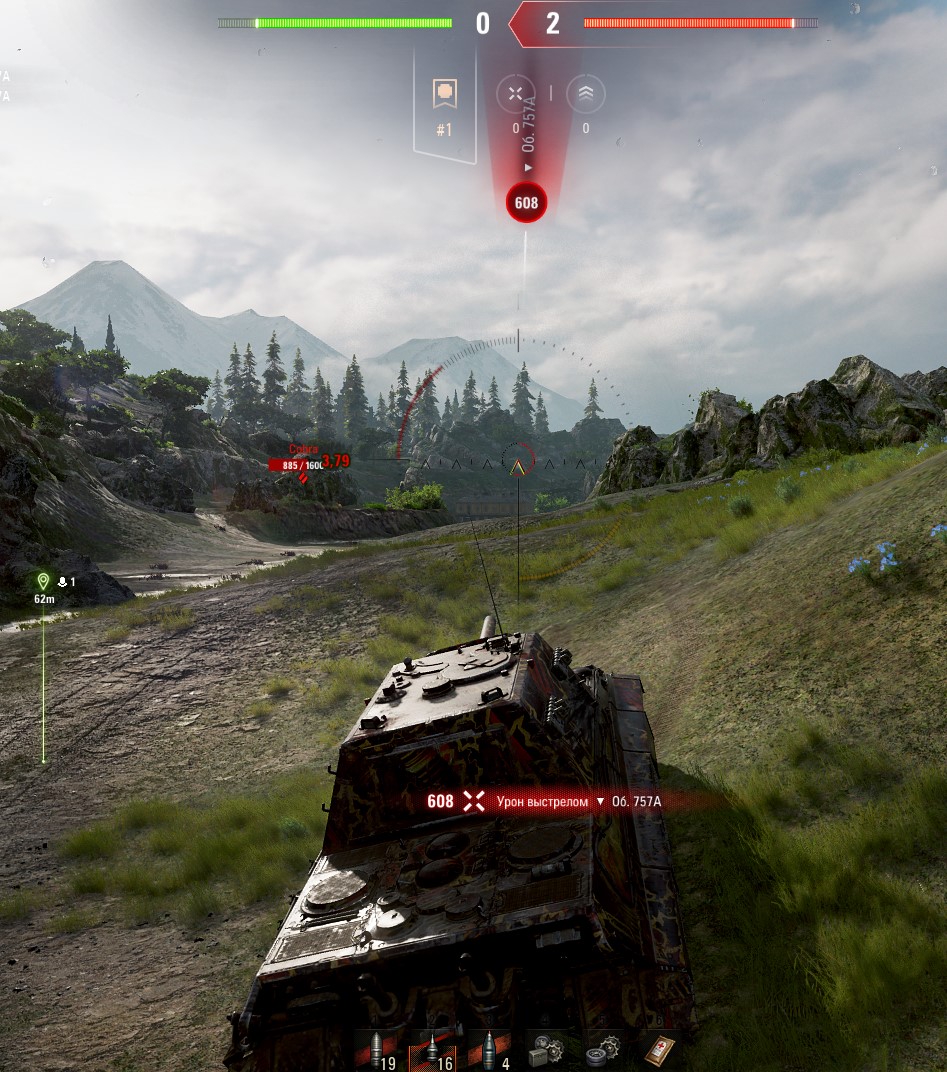Use the first aid kit consumable

coord(658,1049)
